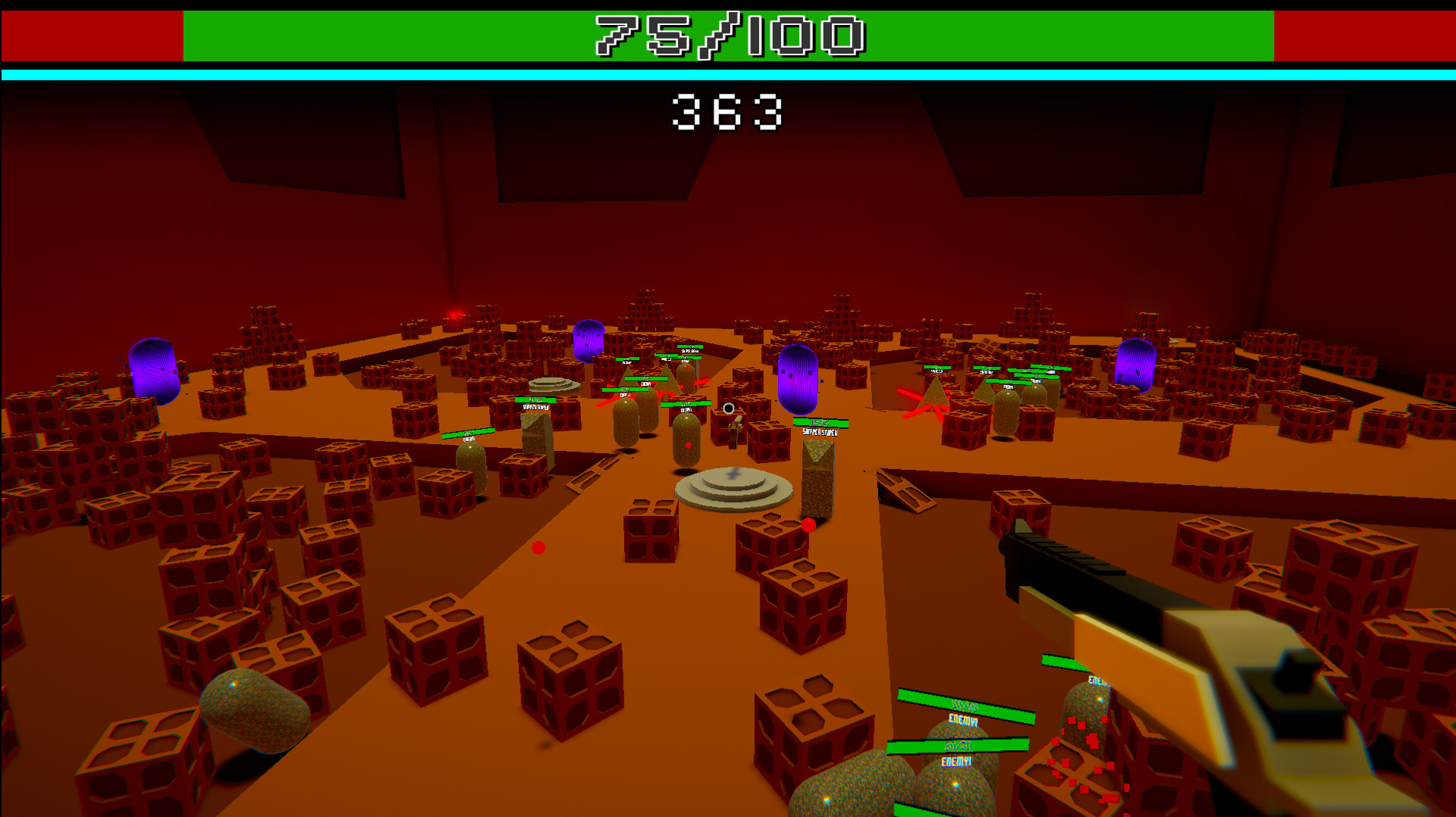Click the 75/100 health number
1456x817 pixels.
tap(726, 34)
